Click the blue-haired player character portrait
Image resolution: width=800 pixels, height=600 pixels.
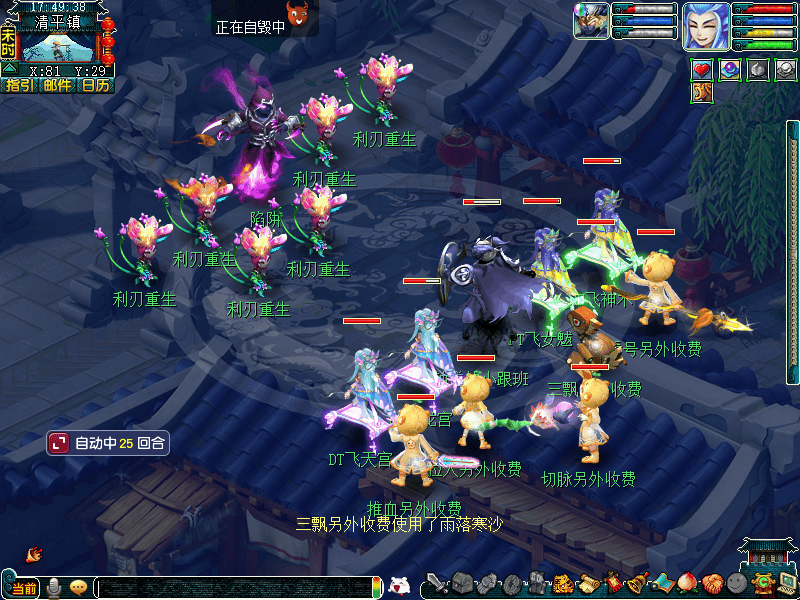pyautogui.click(x=705, y=25)
